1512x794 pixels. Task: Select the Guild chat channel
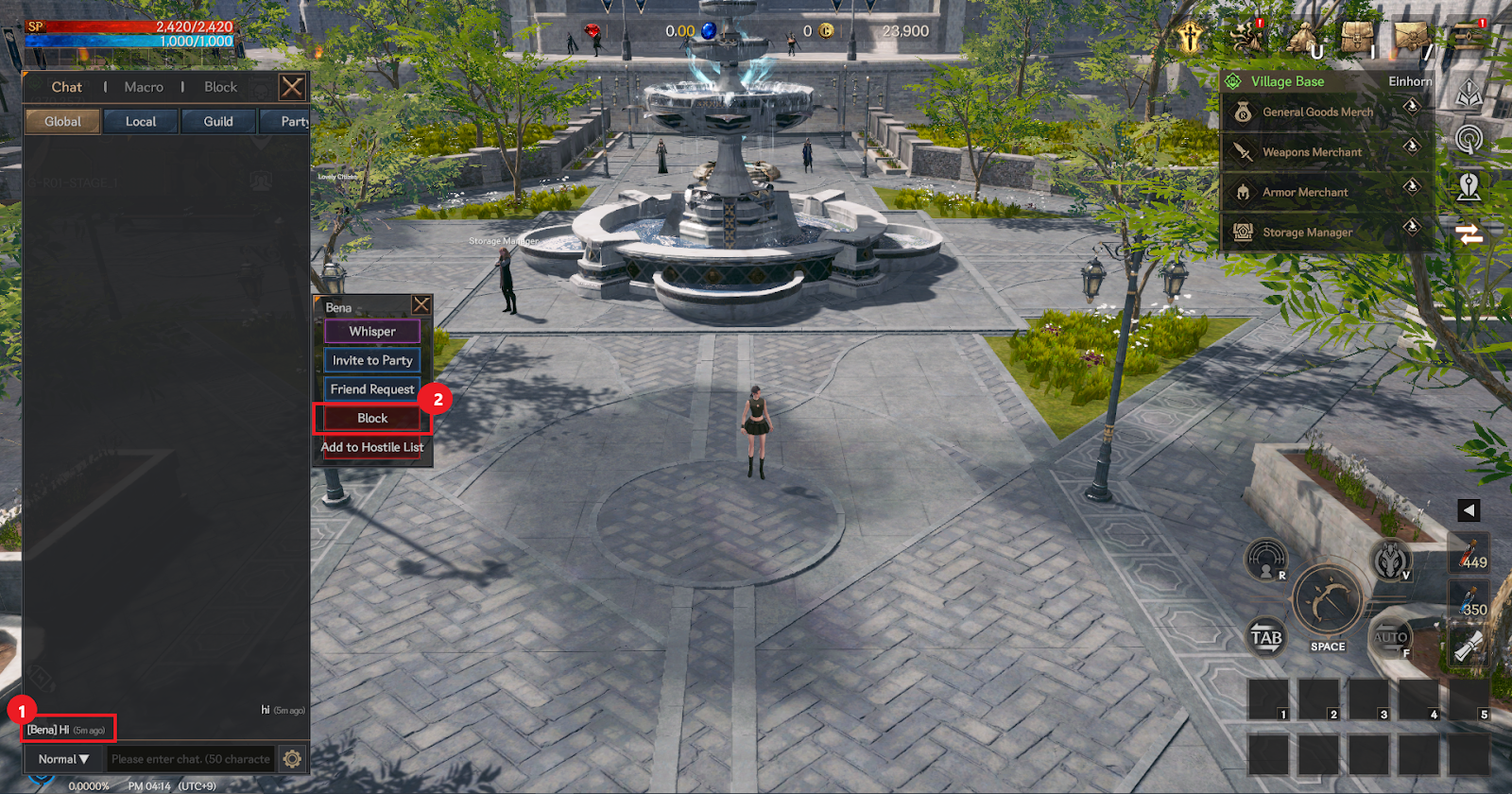(x=218, y=121)
